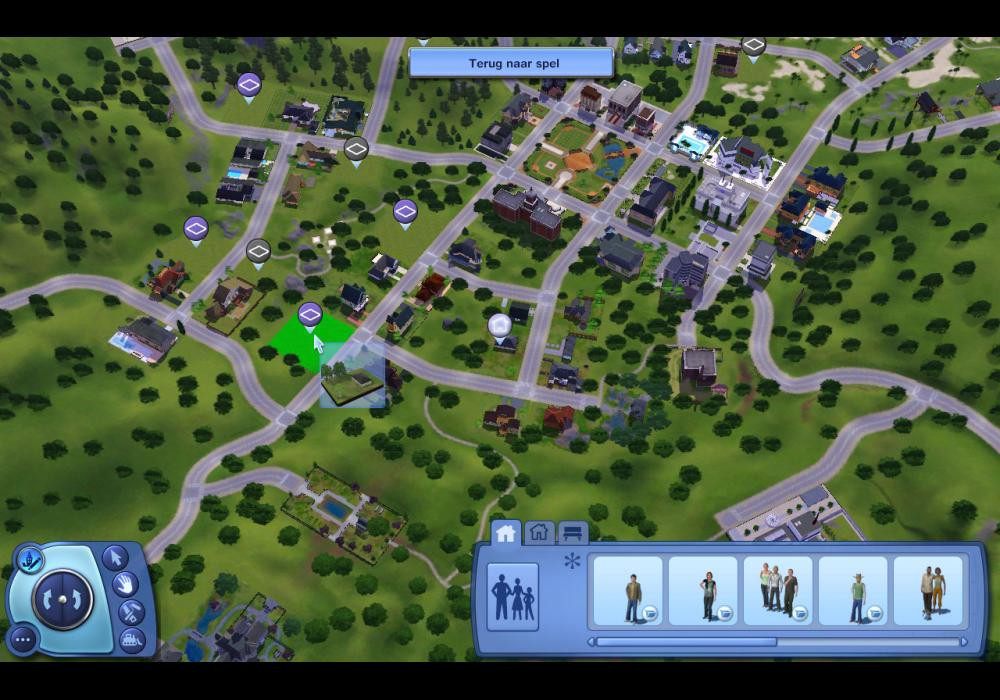
Task: Open the outlined house lots tab
Action: [x=540, y=533]
